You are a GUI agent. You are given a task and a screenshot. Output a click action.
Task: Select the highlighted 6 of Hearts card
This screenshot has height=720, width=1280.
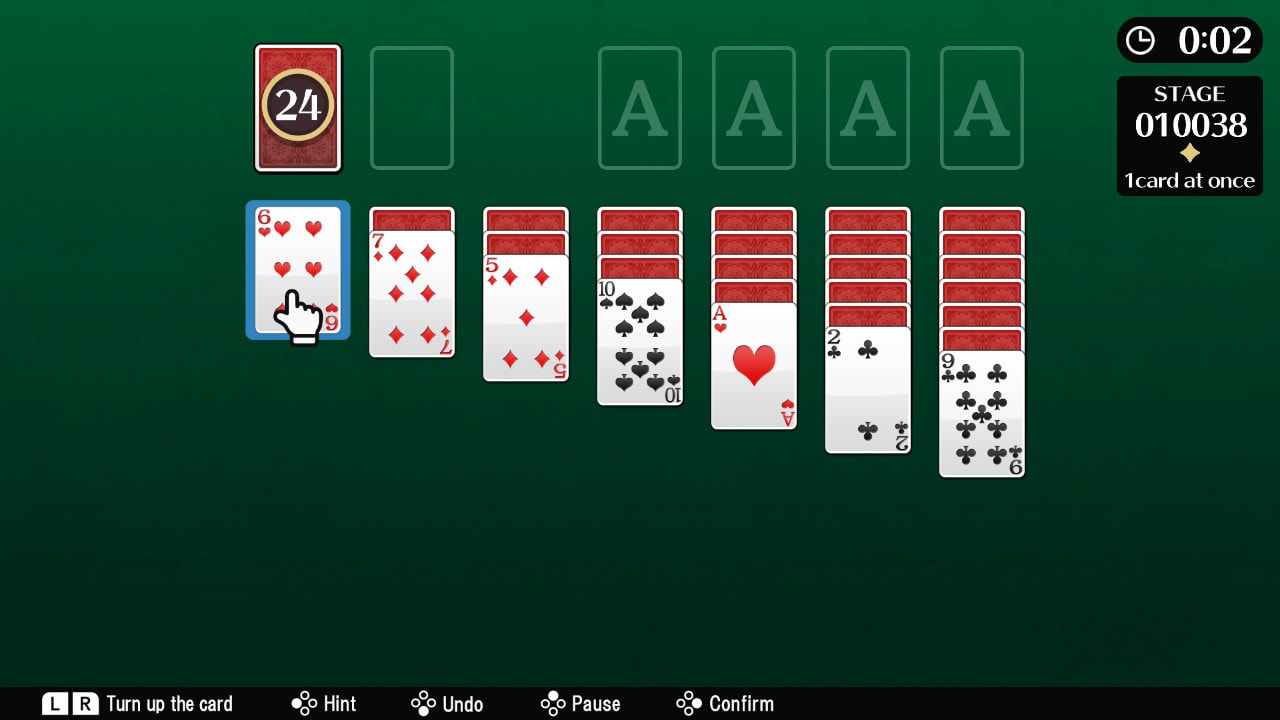(x=297, y=270)
